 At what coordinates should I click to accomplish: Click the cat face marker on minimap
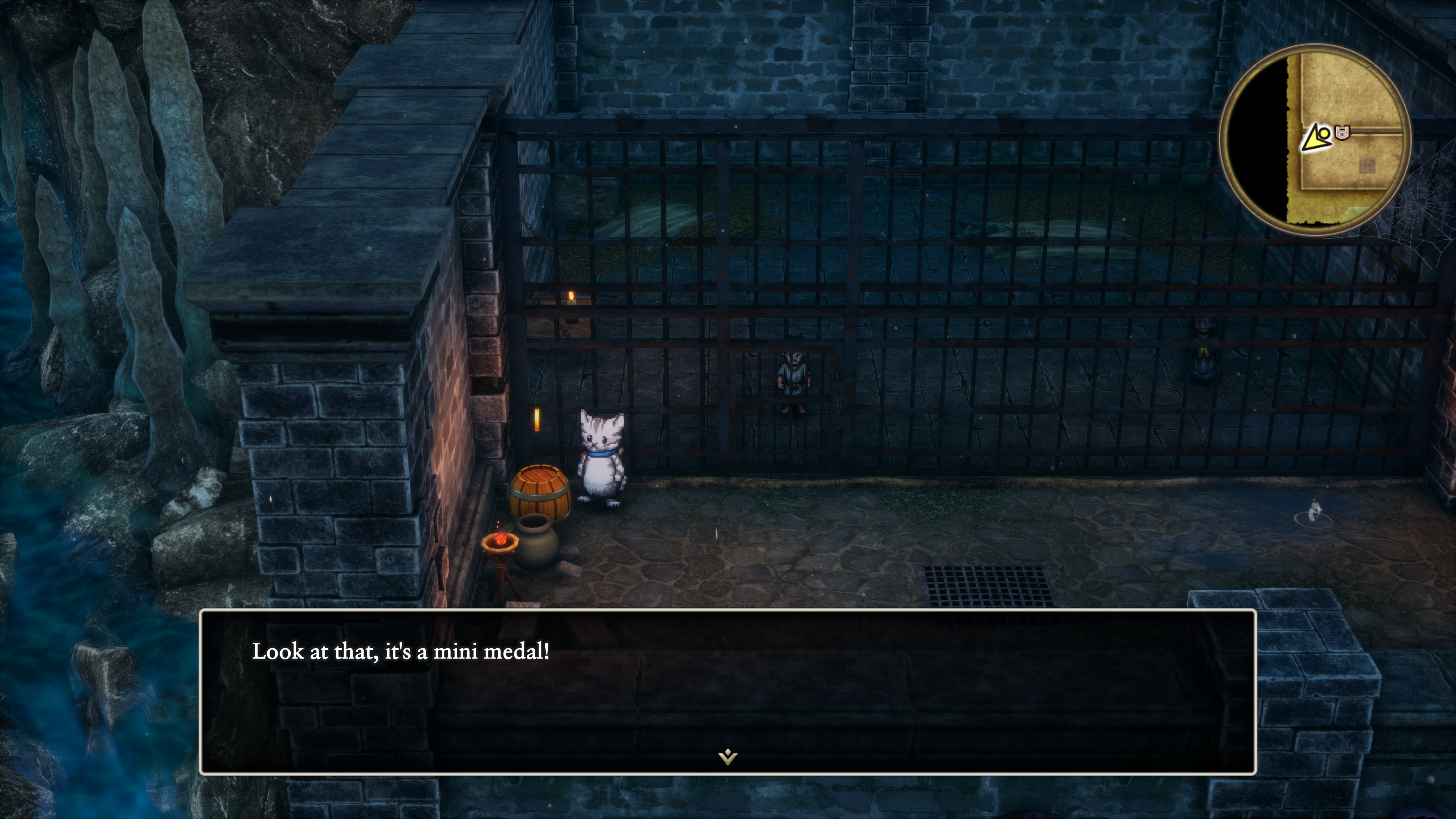click(1342, 133)
